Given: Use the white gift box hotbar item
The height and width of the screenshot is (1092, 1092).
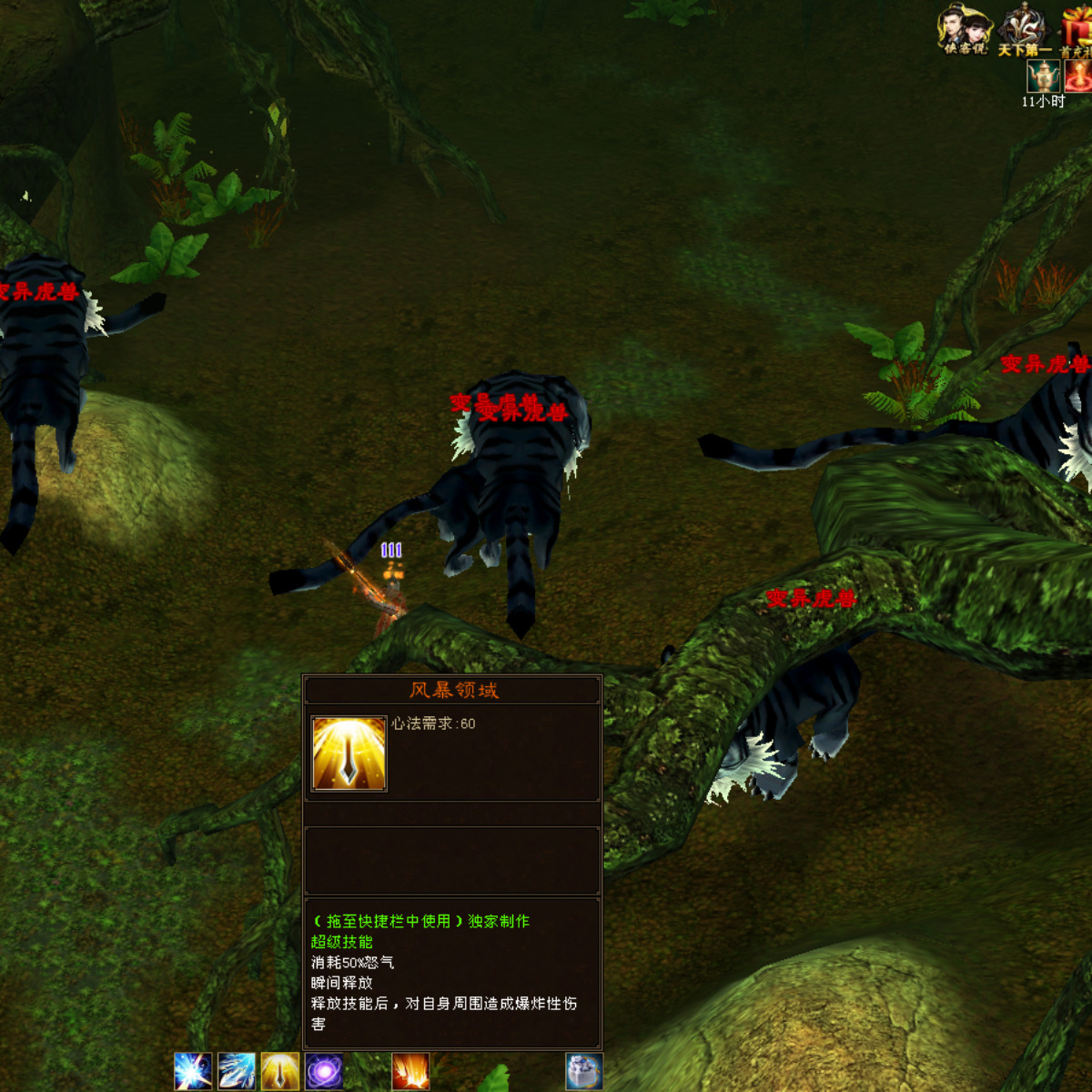Looking at the screenshot, I should coord(584,1071).
